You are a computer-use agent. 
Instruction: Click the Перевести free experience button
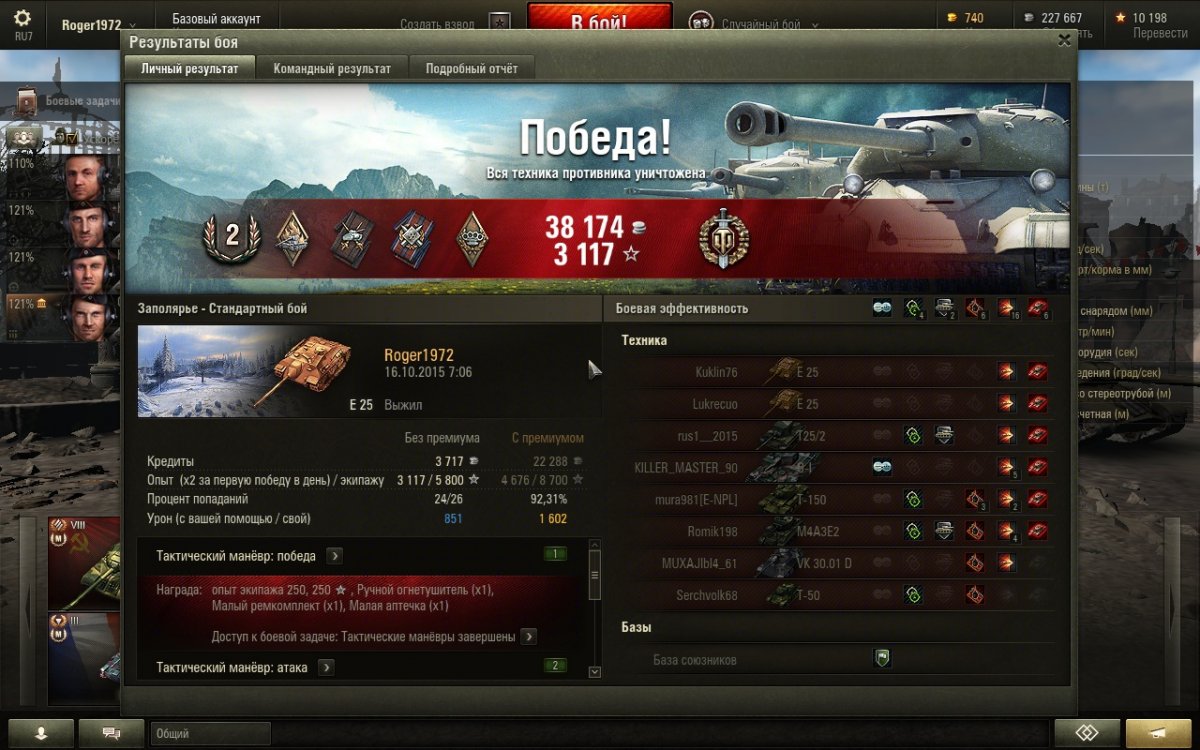click(x=1160, y=33)
